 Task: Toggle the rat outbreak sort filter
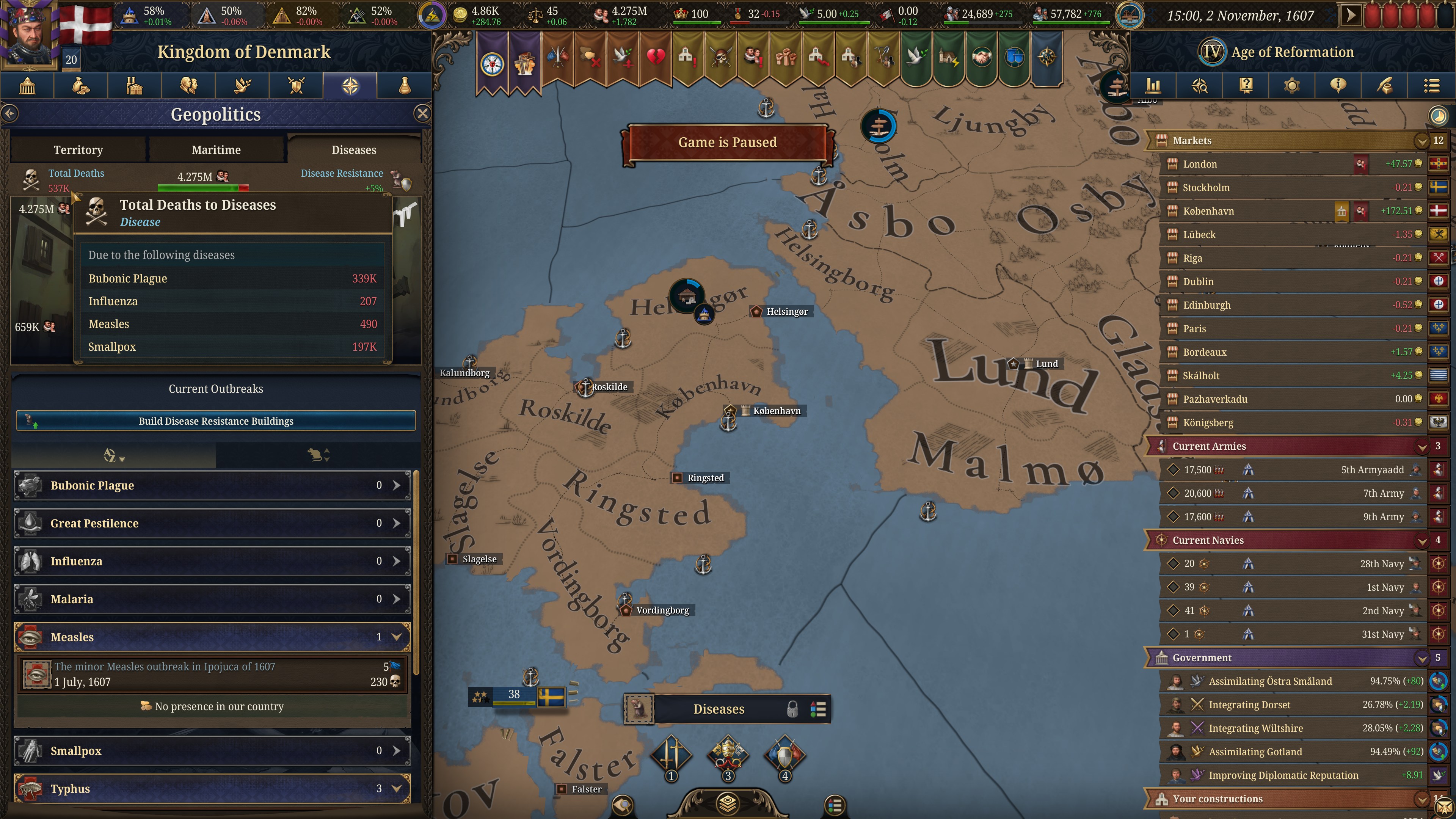tap(317, 455)
